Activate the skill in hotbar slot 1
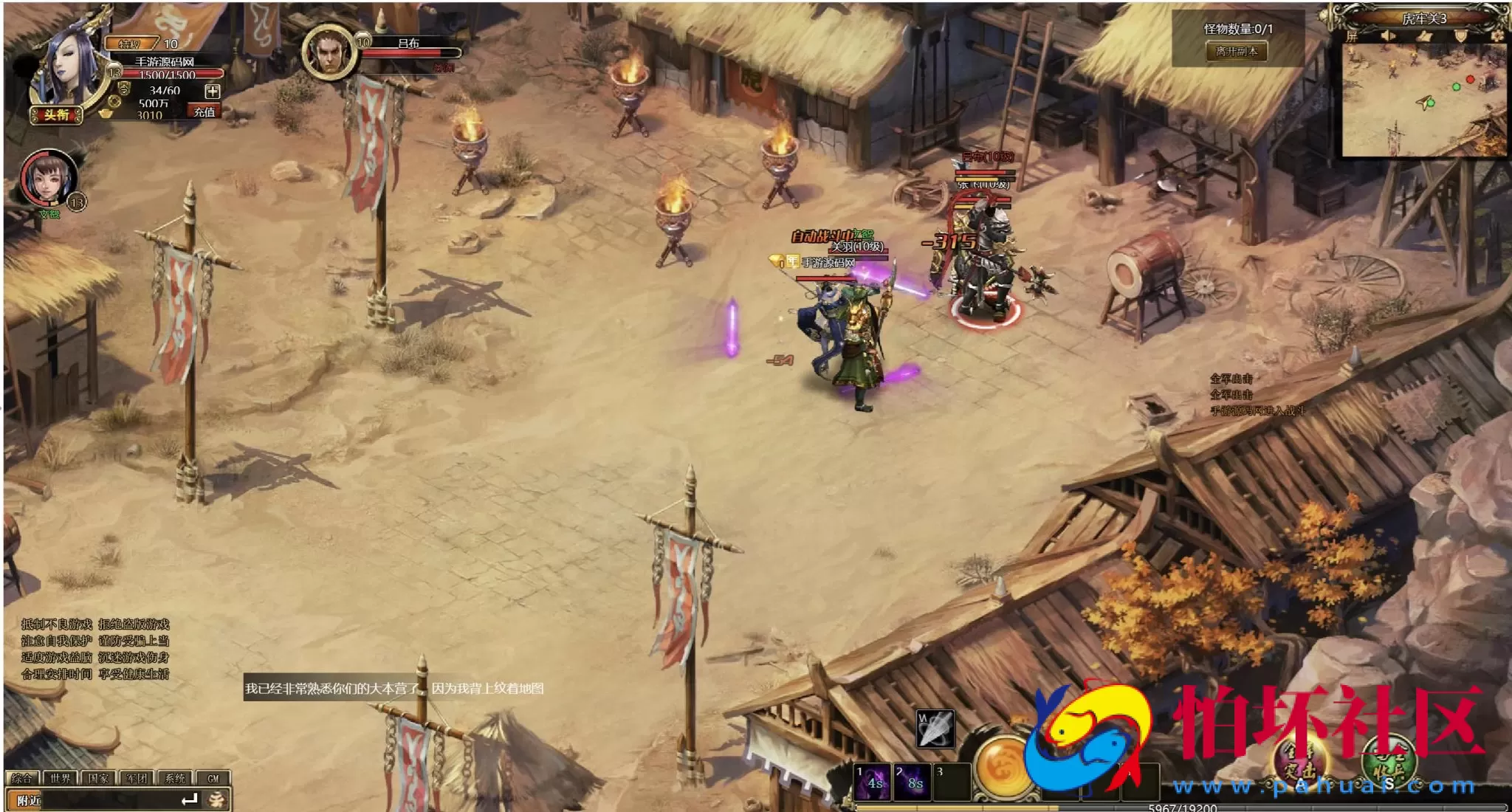1512x812 pixels. (x=873, y=782)
